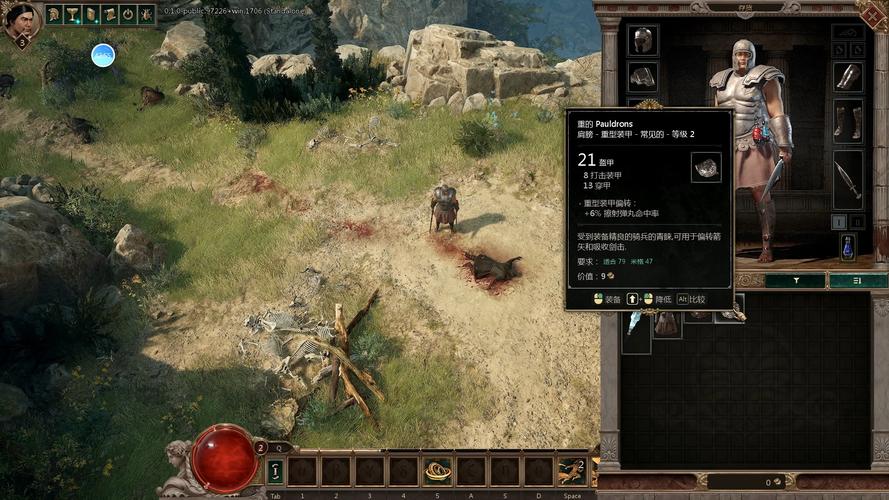Click the round blue overlay icon
This screenshot has height=500, width=889.
[x=103, y=55]
